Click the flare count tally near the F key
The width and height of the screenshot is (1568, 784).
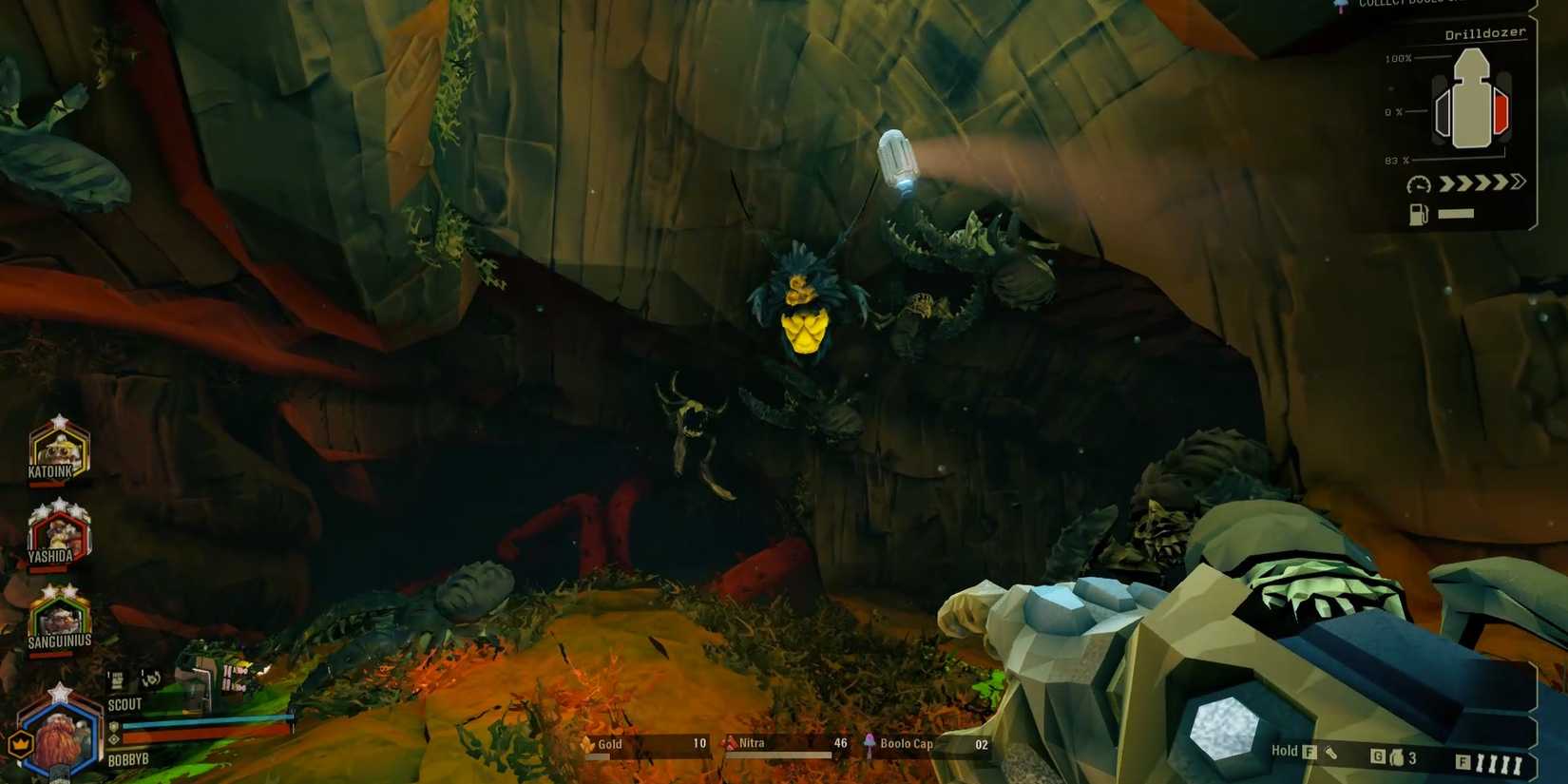(x=1500, y=760)
